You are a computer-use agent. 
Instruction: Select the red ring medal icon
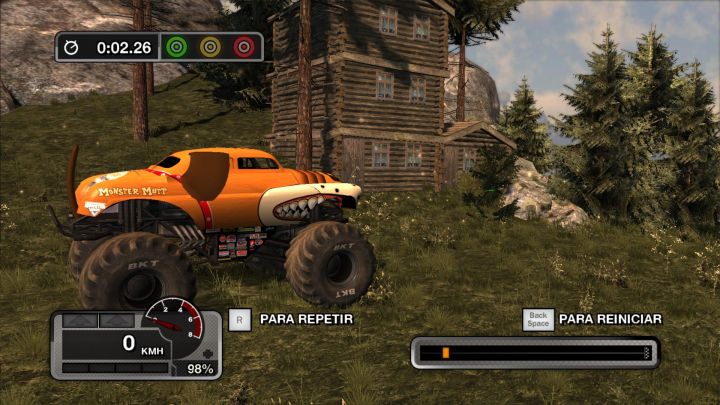[243, 46]
